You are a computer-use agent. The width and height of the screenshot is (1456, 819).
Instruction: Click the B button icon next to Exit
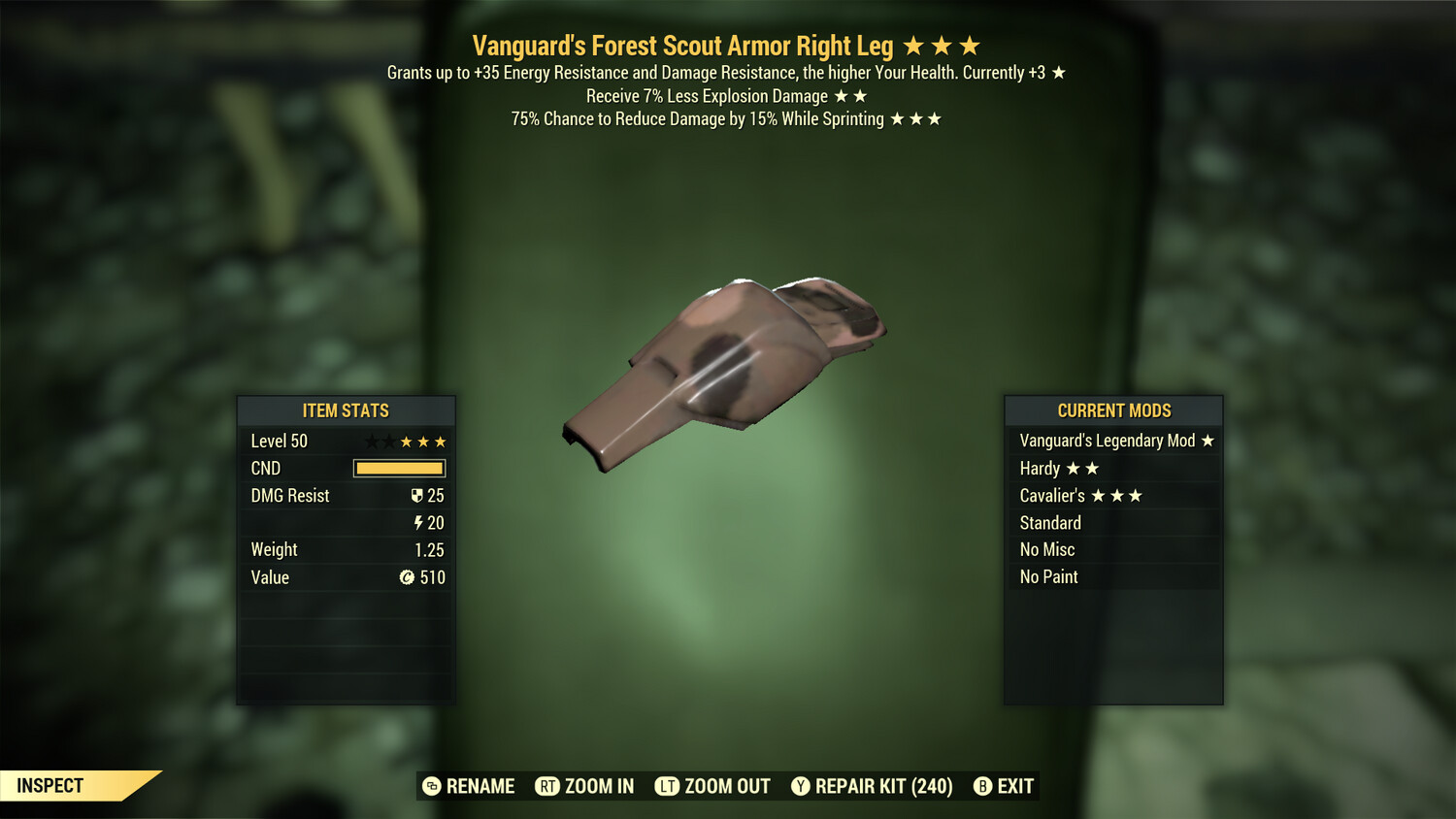(981, 786)
